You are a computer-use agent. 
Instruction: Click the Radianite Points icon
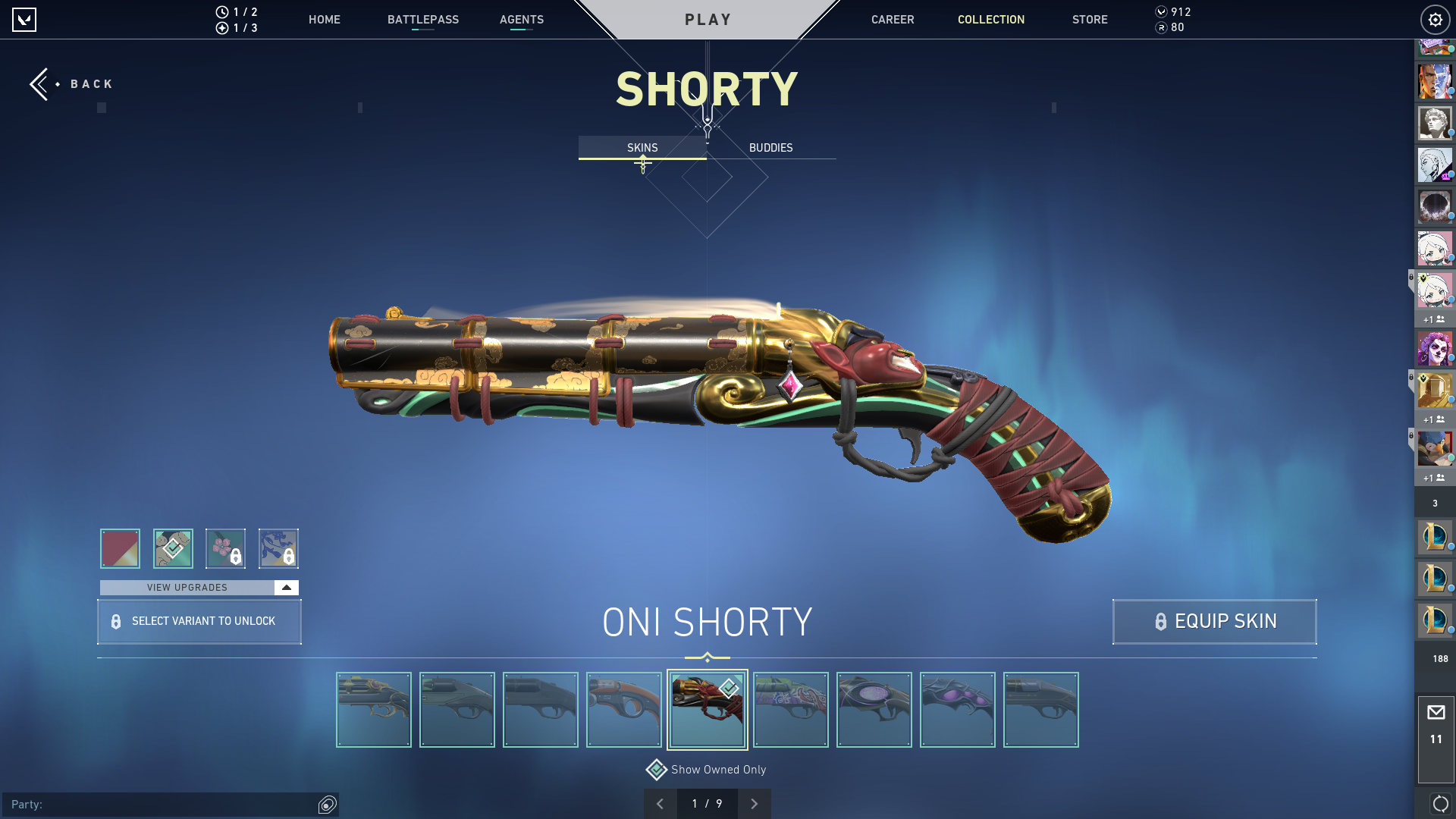tap(1160, 29)
